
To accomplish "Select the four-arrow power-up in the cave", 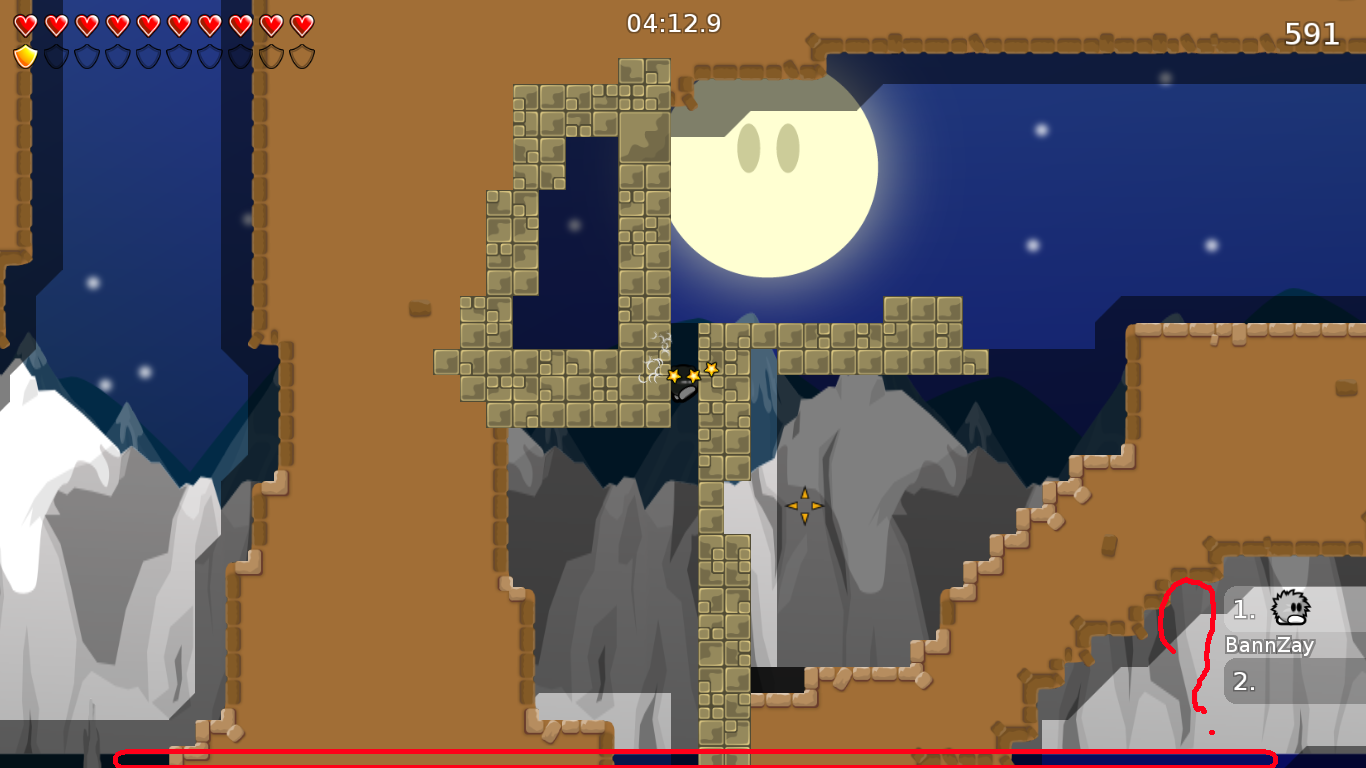I will pyautogui.click(x=806, y=507).
